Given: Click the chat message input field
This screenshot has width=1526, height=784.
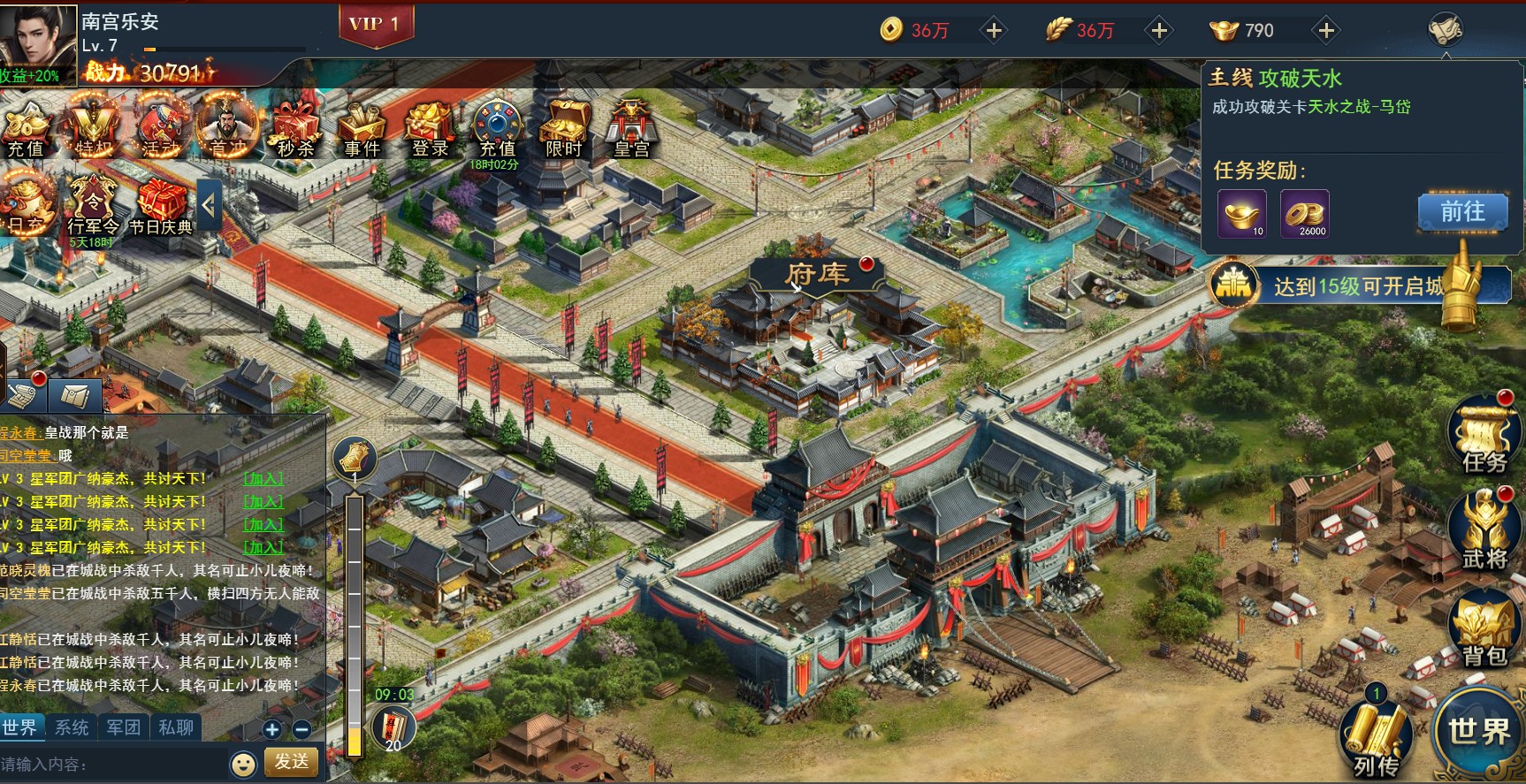Looking at the screenshot, I should pyautogui.click(x=111, y=764).
